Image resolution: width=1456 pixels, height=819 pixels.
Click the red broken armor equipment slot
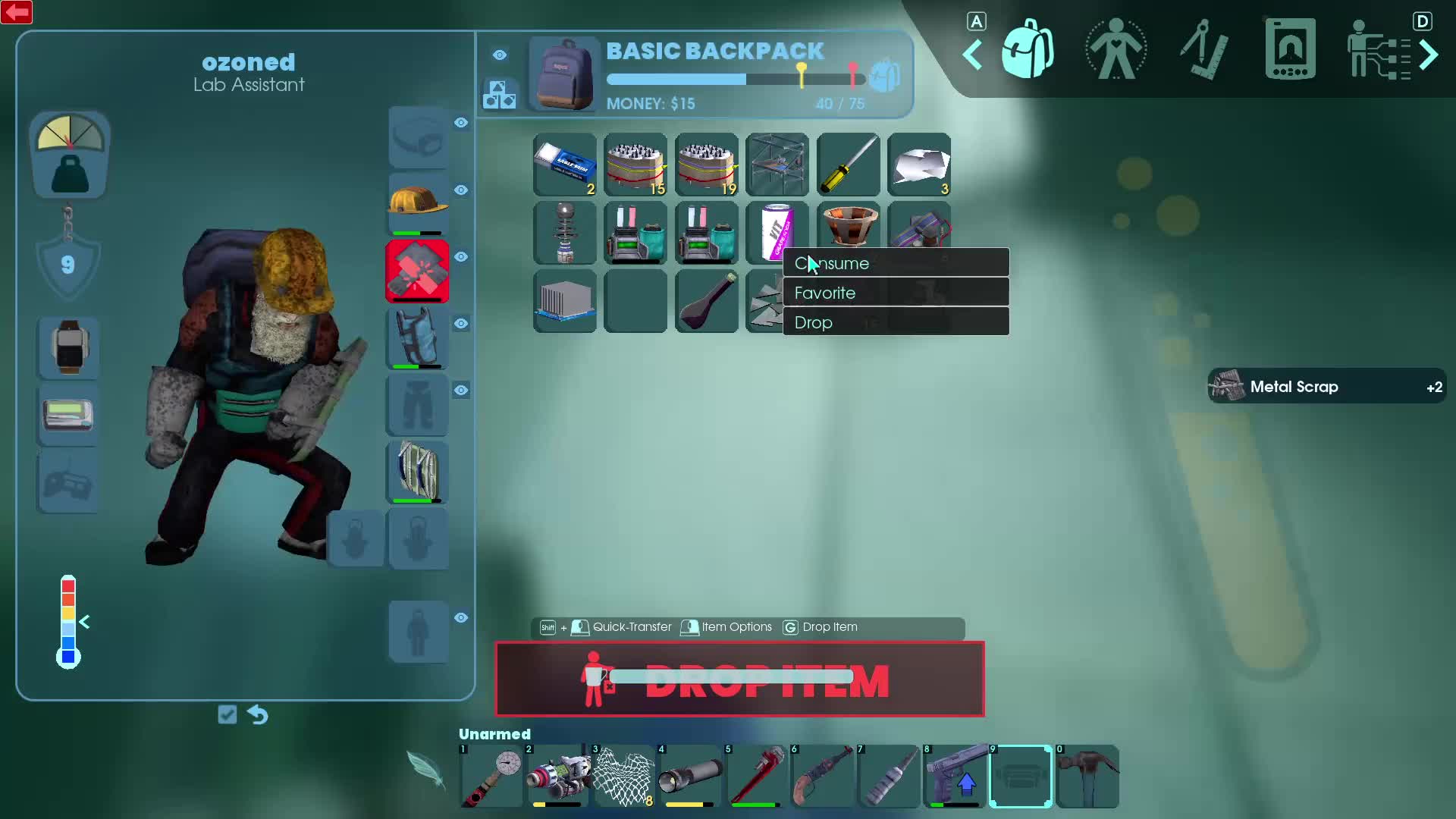tap(418, 271)
